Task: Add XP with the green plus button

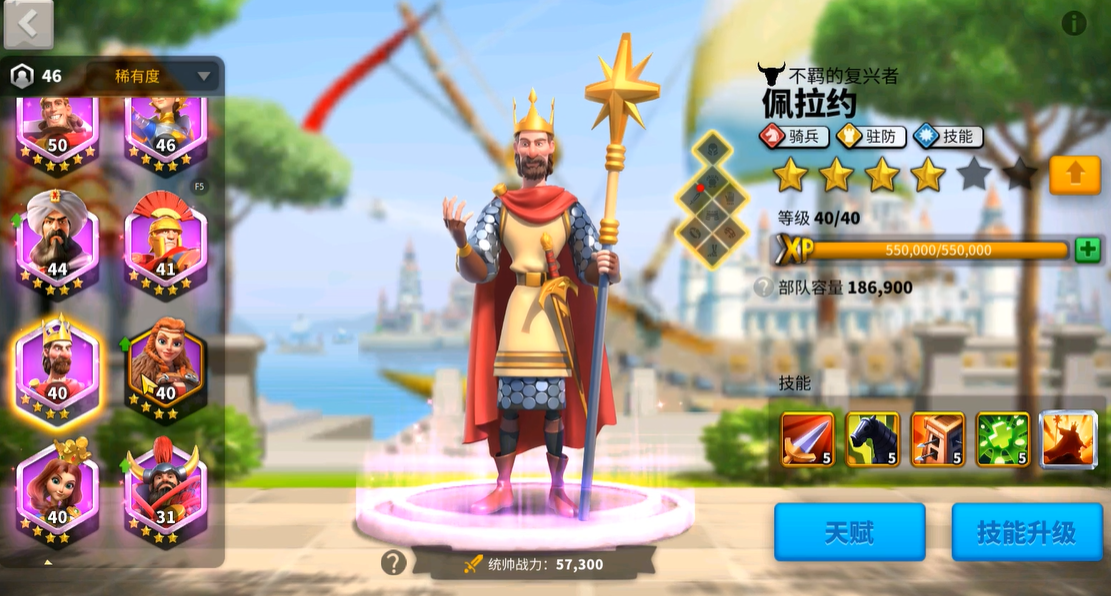Action: pos(1088,250)
